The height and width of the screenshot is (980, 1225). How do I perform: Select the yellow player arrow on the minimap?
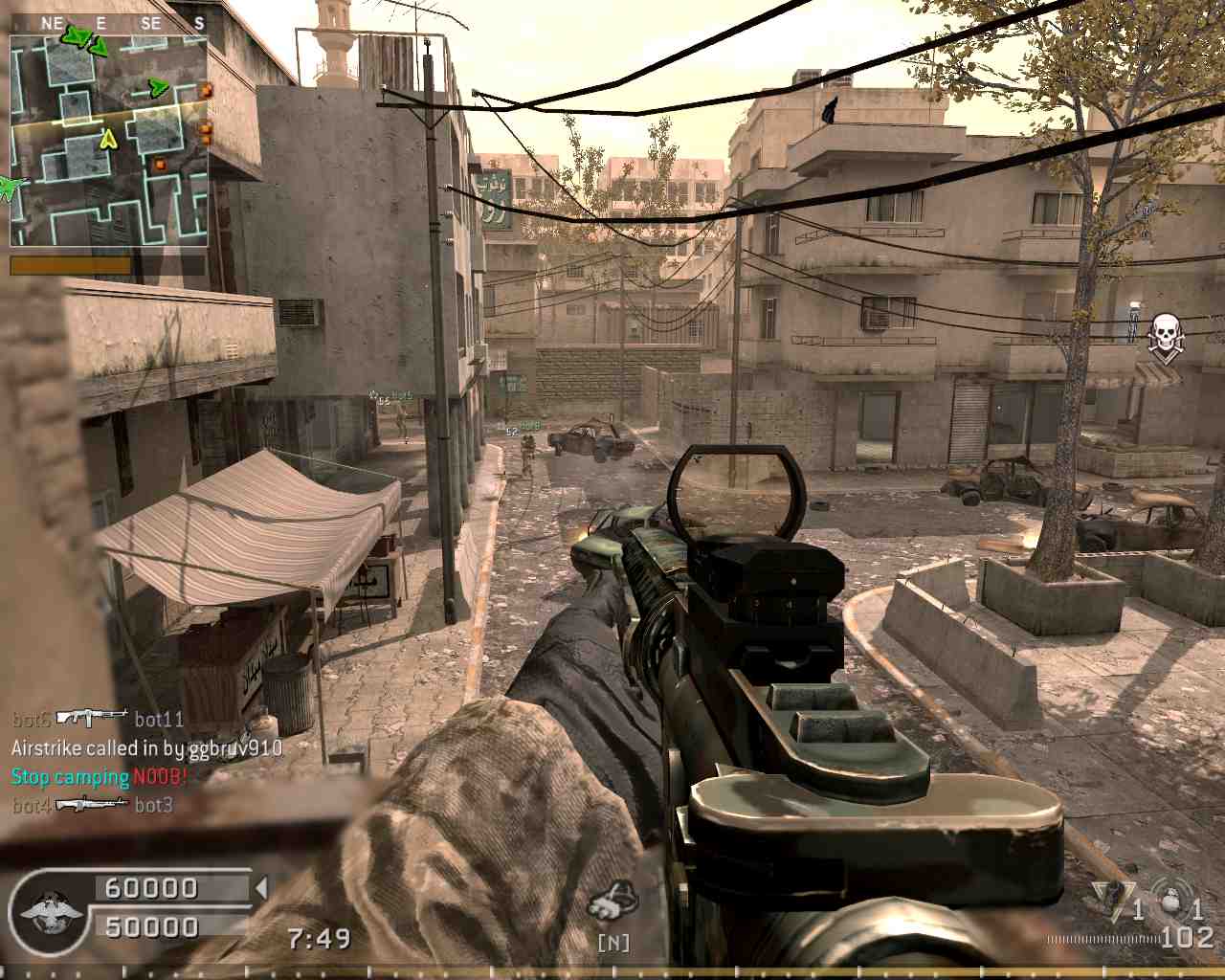tap(108, 140)
